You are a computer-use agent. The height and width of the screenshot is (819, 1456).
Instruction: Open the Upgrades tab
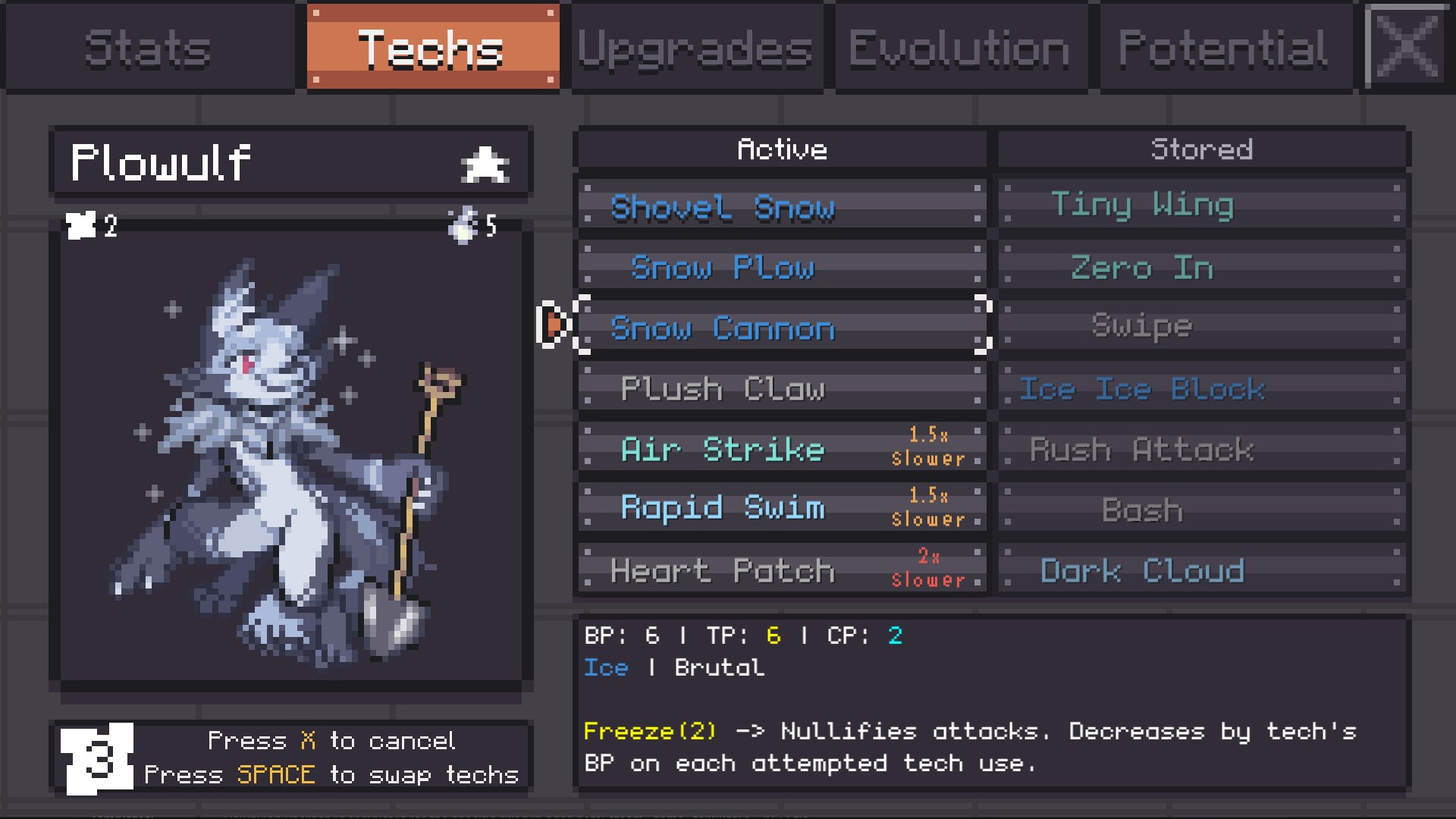695,47
